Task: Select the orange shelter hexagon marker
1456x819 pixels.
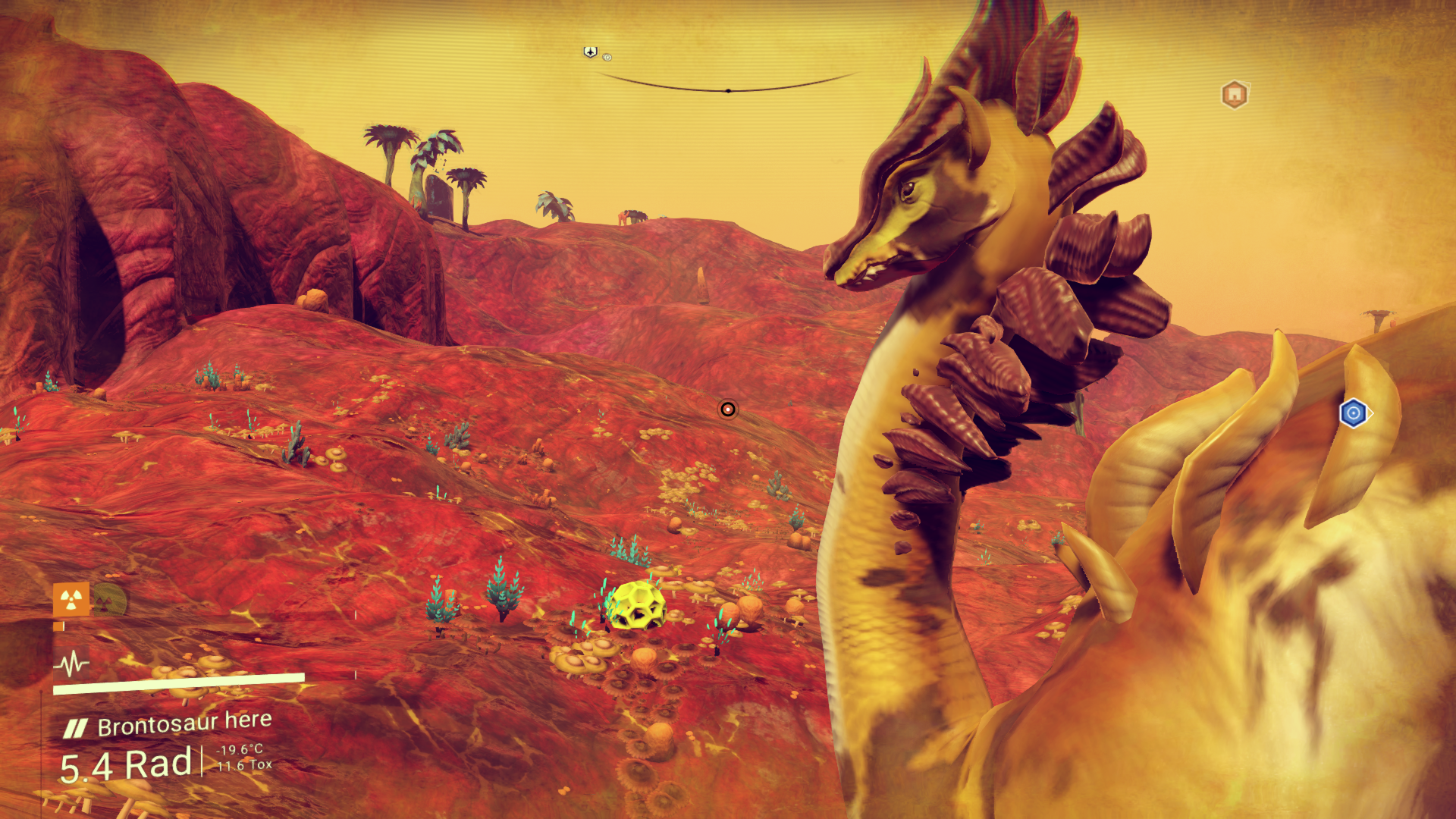Action: coord(1235,95)
